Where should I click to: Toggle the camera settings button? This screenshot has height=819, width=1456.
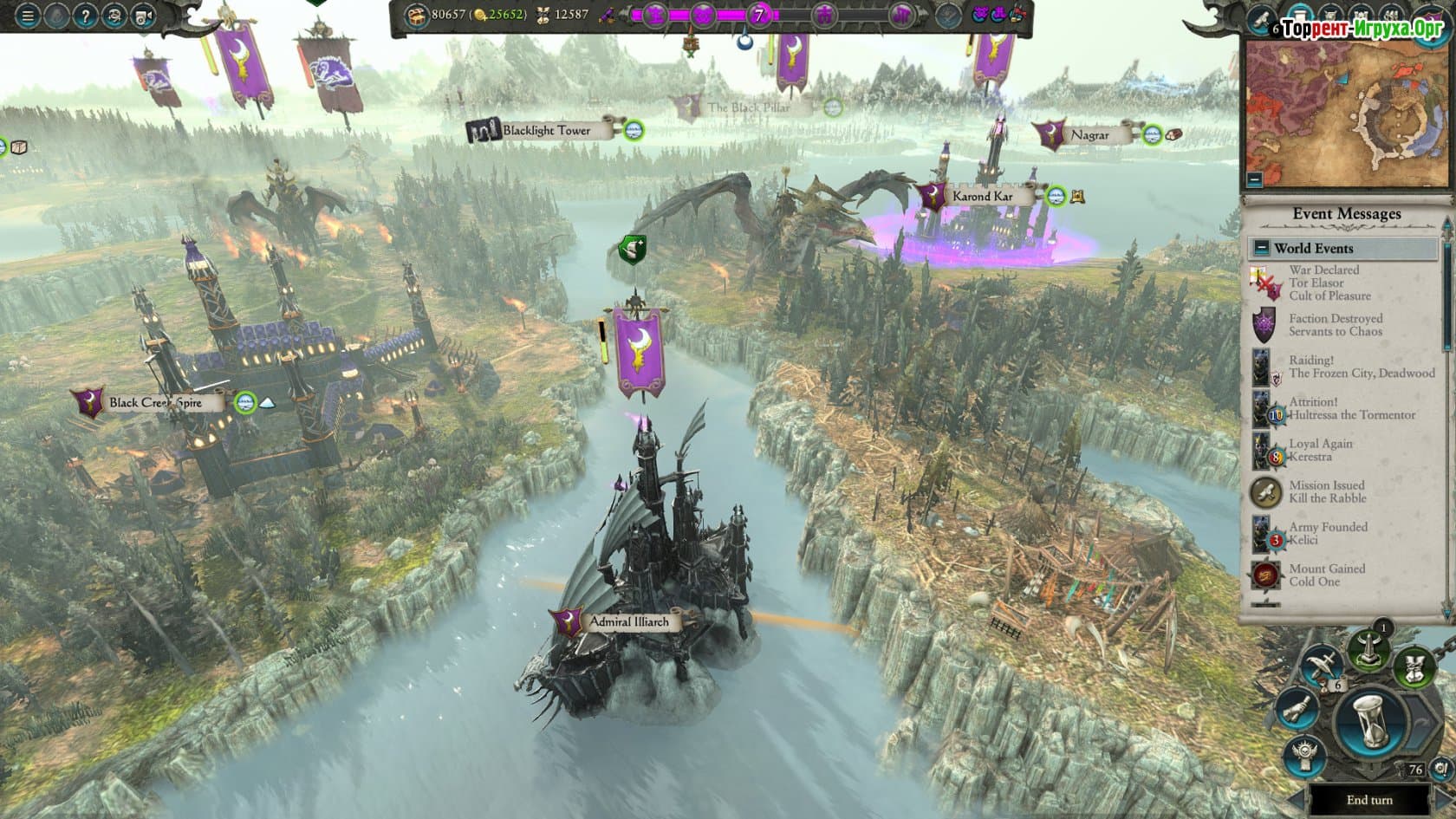(143, 16)
